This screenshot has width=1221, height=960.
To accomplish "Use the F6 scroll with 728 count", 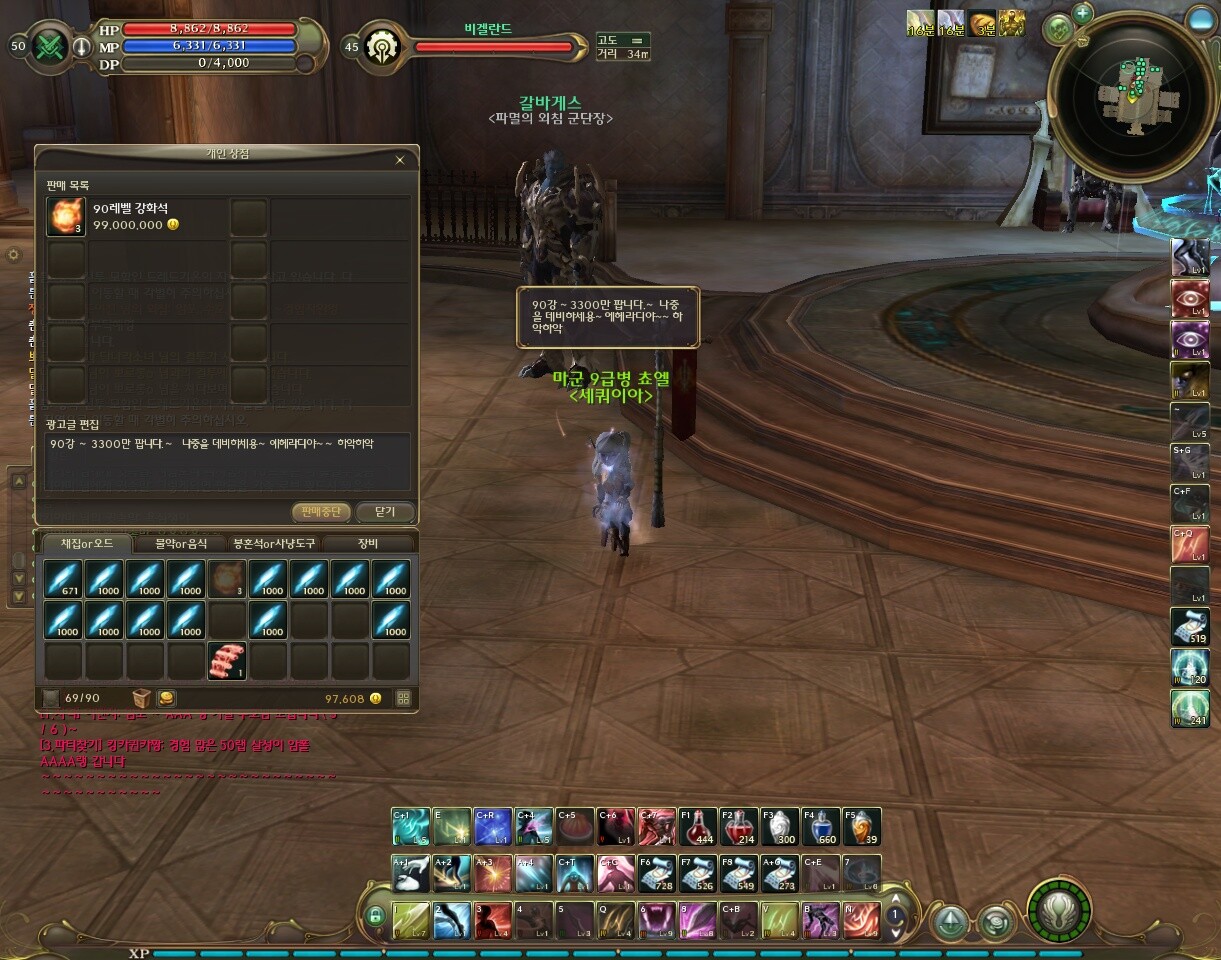I will 657,873.
